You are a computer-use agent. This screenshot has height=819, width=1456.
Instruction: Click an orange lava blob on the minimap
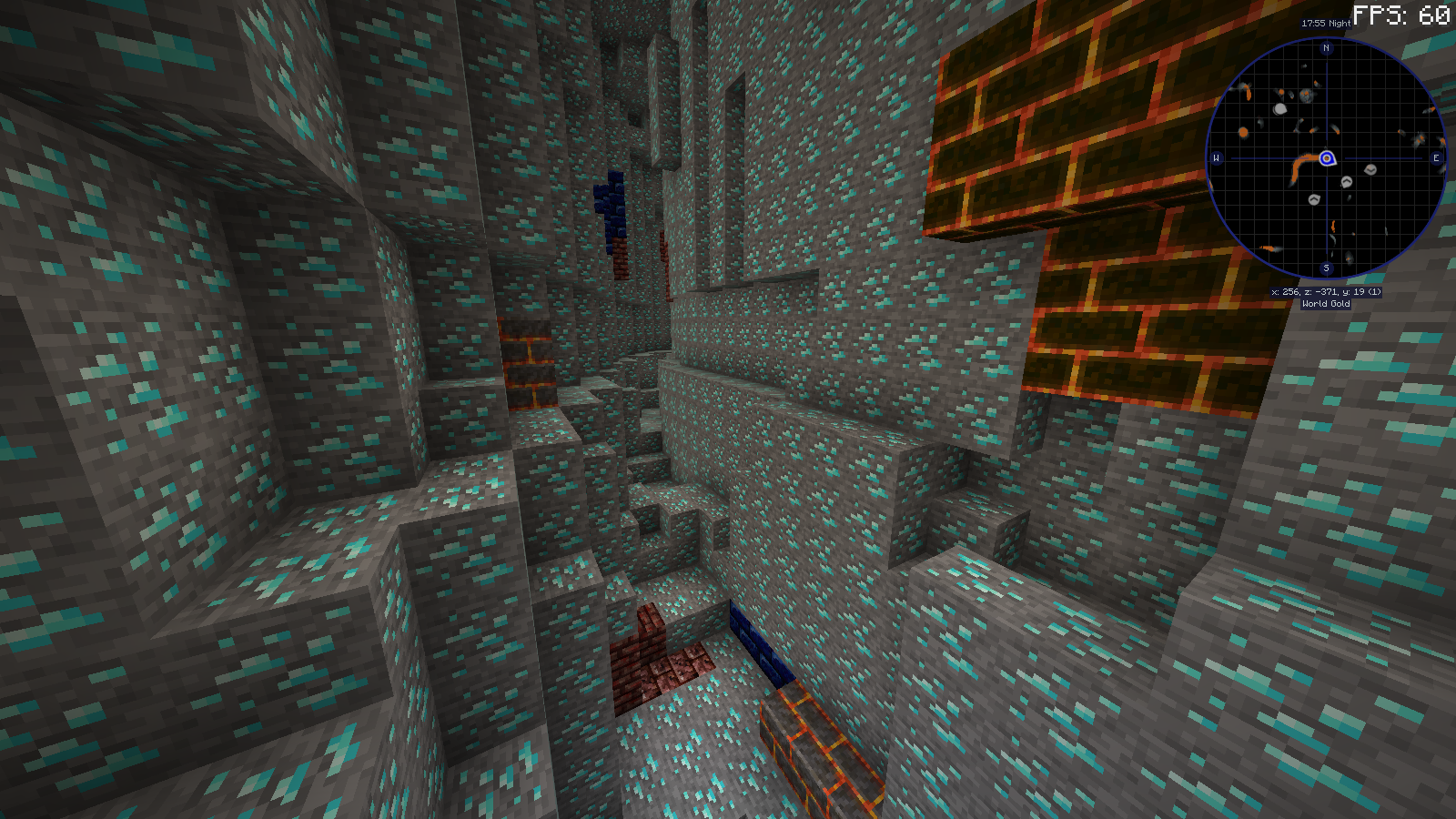click(x=1244, y=132)
